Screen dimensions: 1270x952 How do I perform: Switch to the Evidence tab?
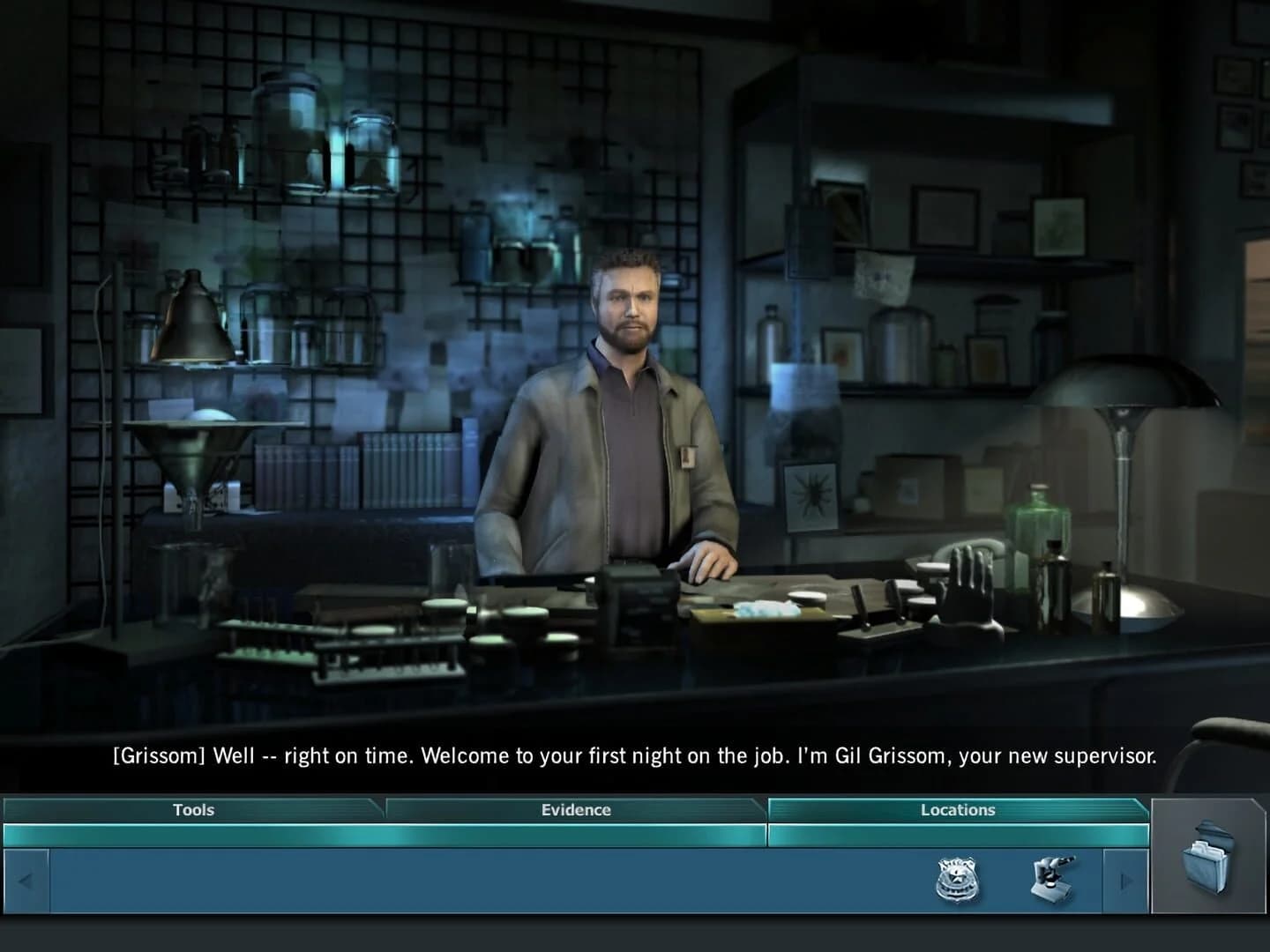574,810
